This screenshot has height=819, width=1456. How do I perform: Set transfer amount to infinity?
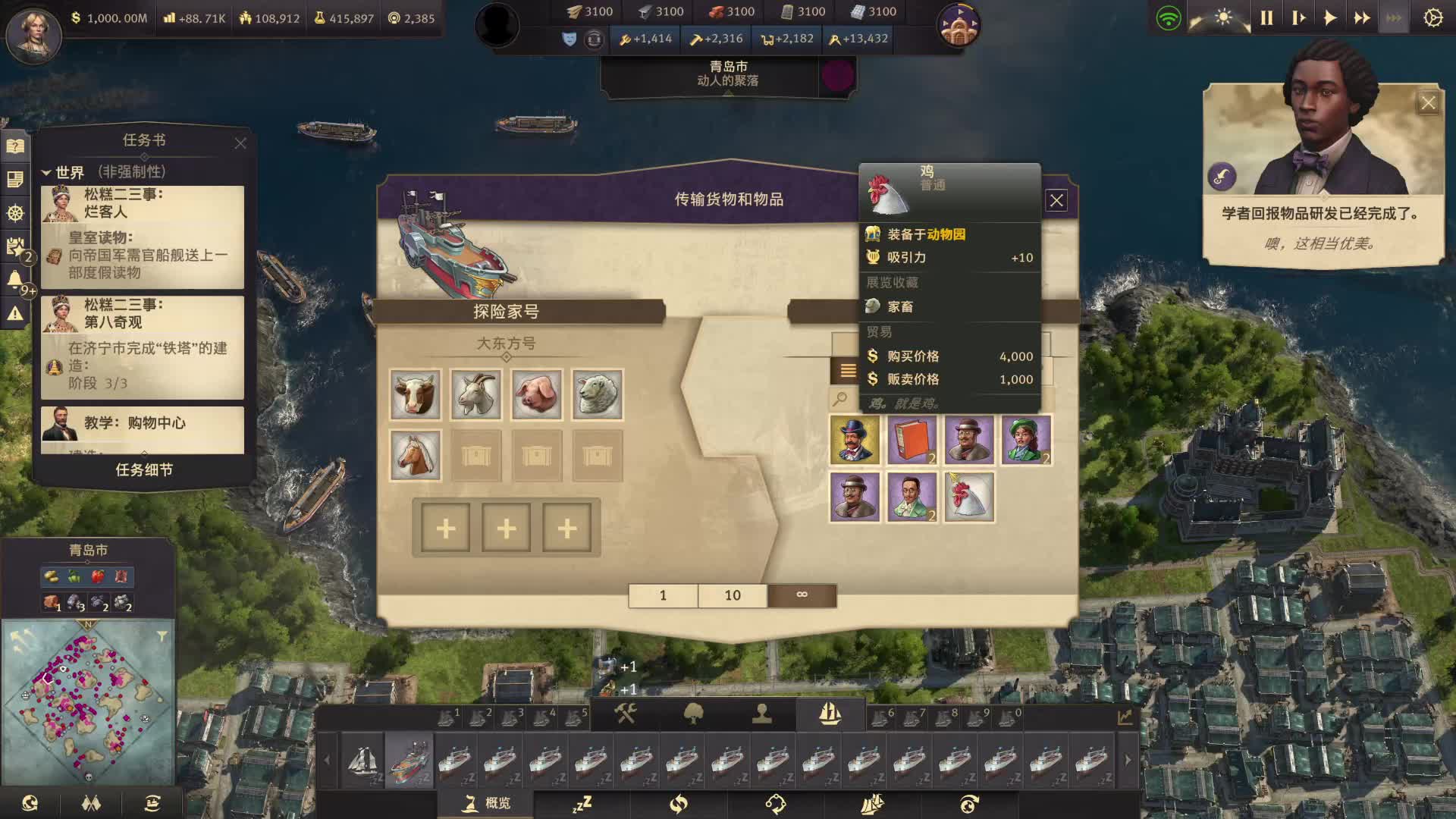pos(802,595)
